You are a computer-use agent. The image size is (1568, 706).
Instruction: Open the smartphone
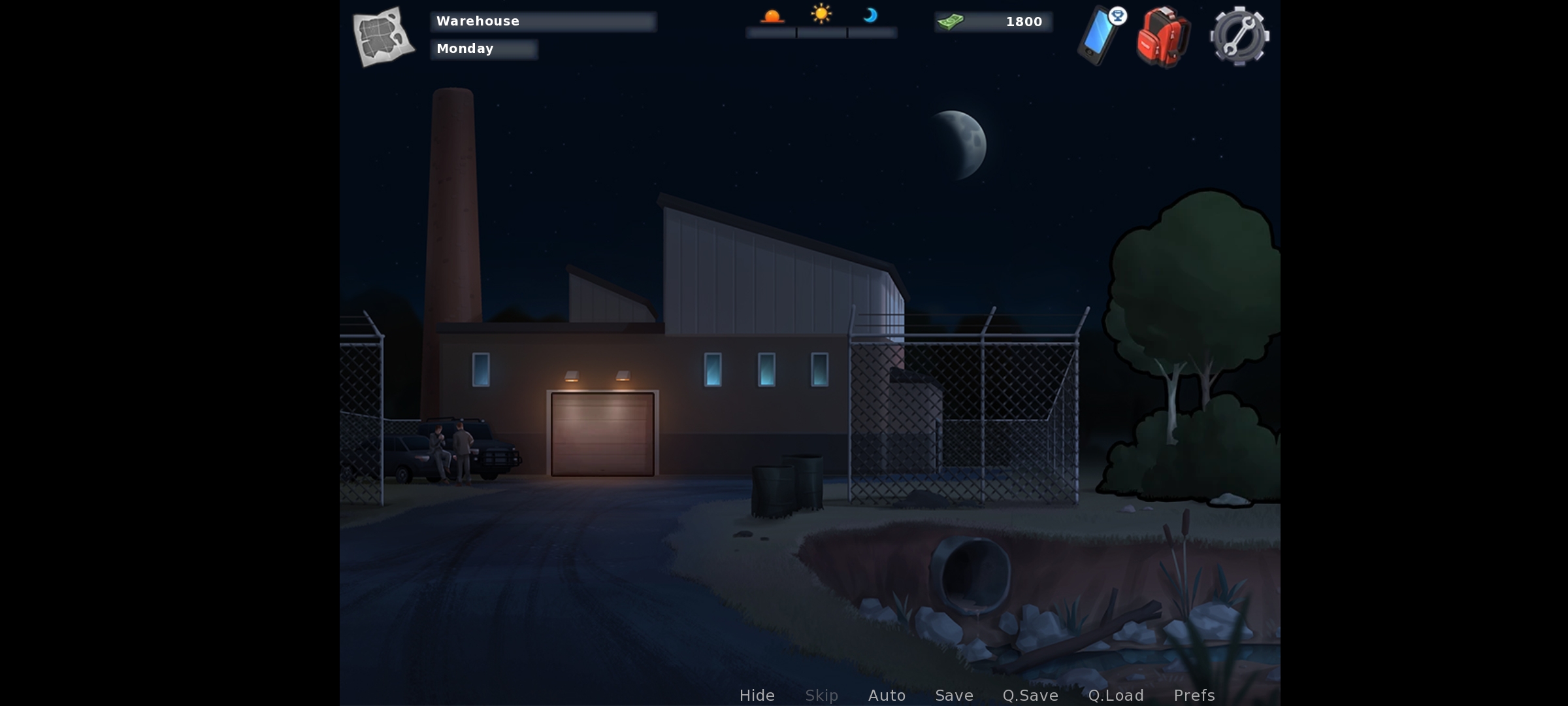point(1100,36)
